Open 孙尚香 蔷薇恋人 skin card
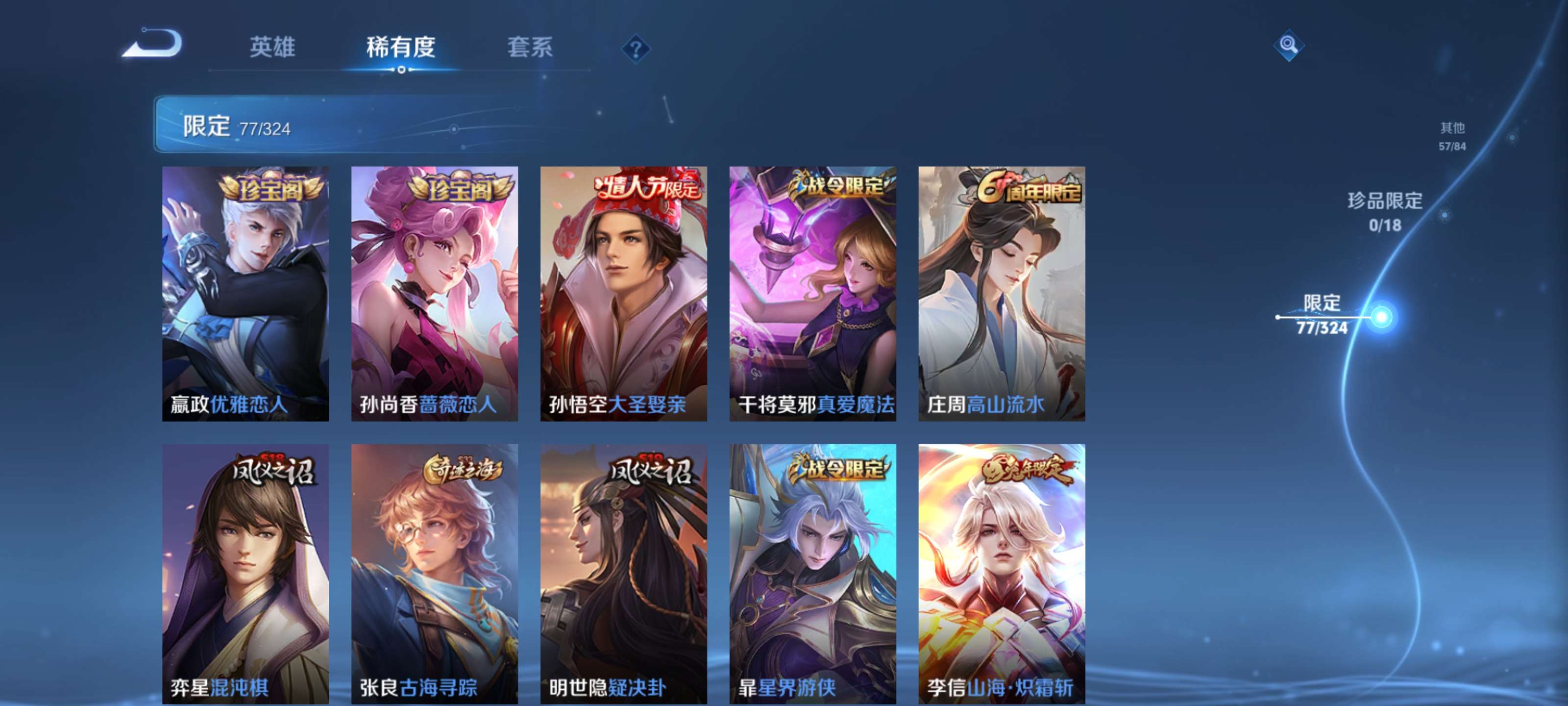Viewport: 1568px width, 706px height. click(435, 294)
